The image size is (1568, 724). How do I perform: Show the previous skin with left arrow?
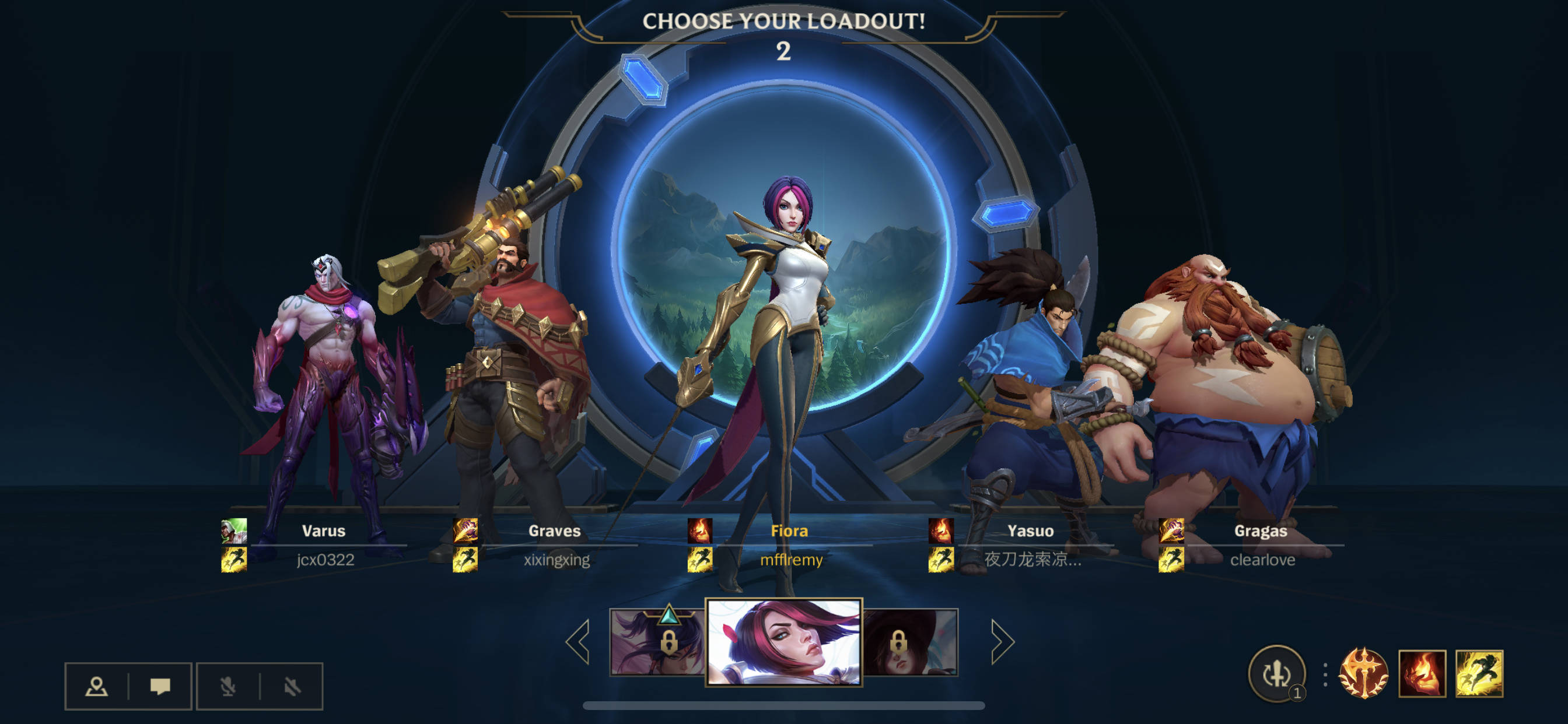pos(577,641)
